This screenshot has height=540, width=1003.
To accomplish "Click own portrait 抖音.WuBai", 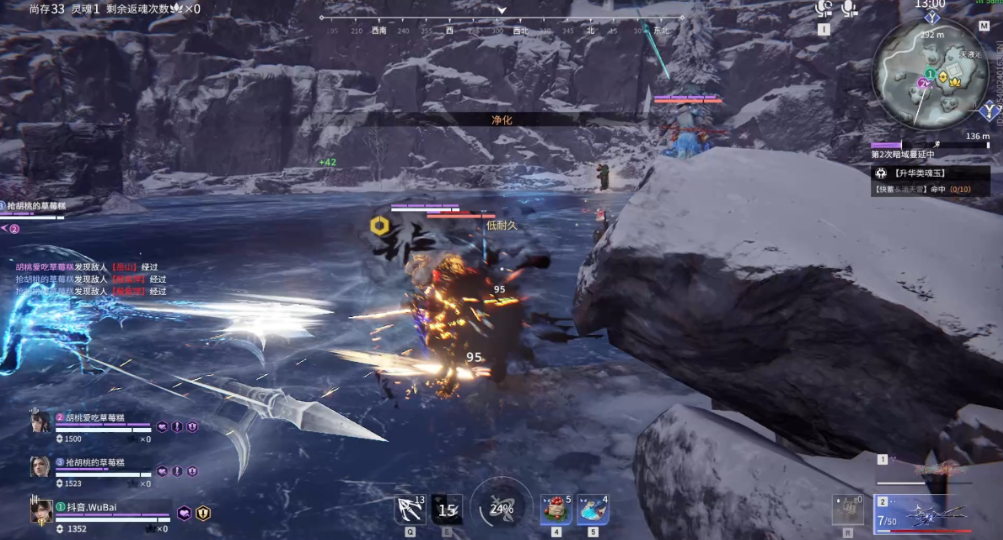I will (41, 511).
